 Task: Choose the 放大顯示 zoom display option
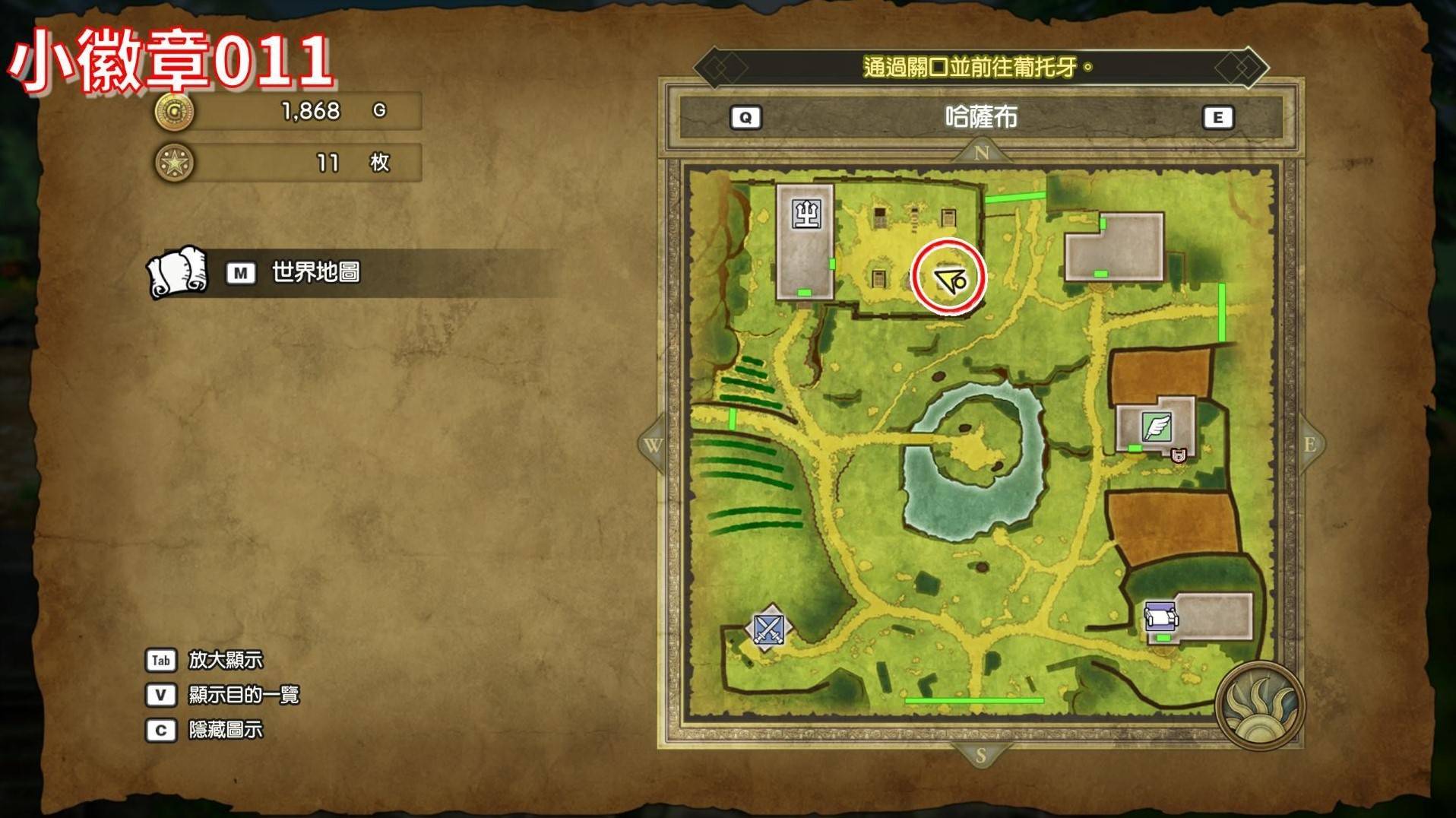225,660
